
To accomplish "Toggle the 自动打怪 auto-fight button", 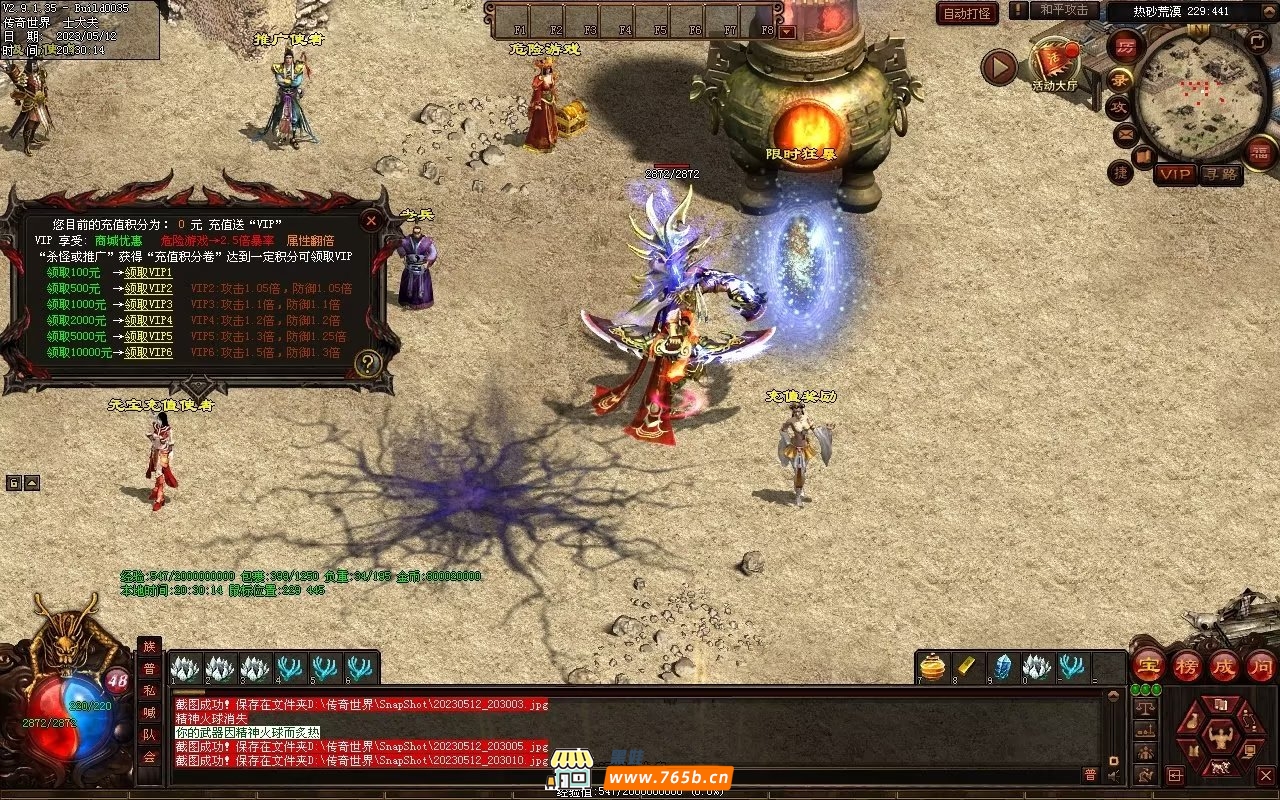I will click(967, 13).
